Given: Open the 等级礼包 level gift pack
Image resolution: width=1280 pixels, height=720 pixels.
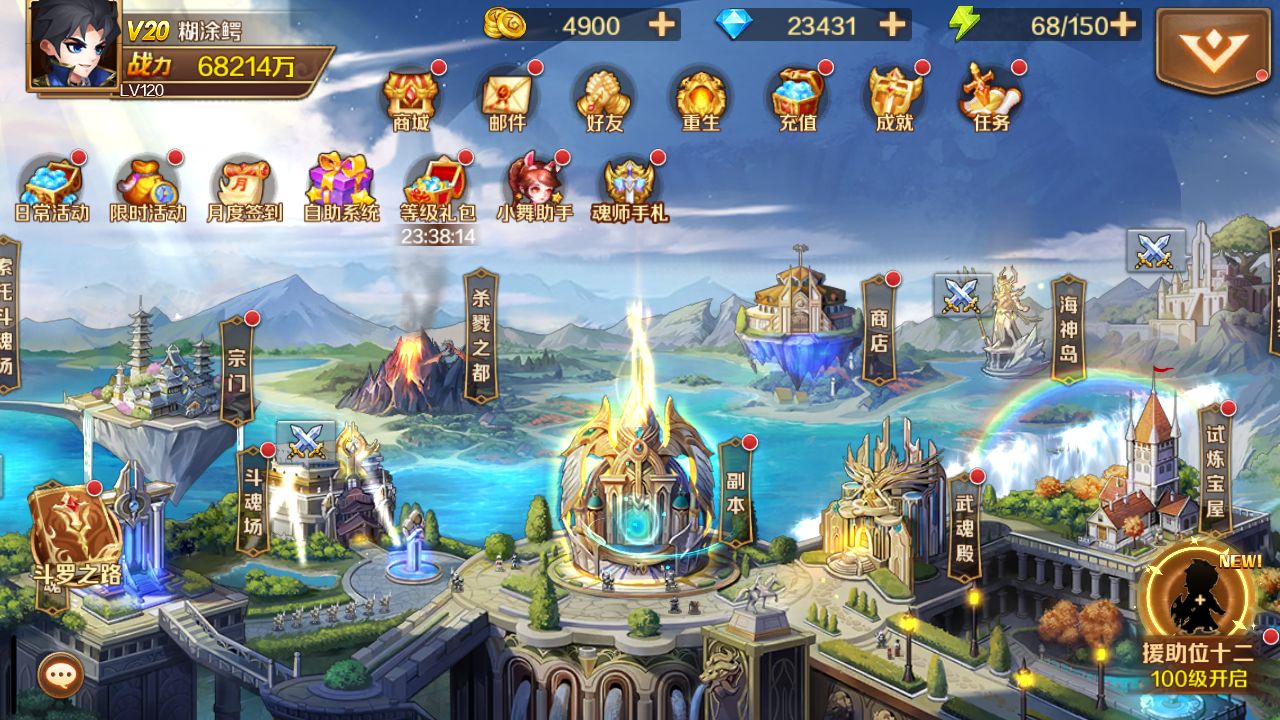Looking at the screenshot, I should tap(437, 189).
